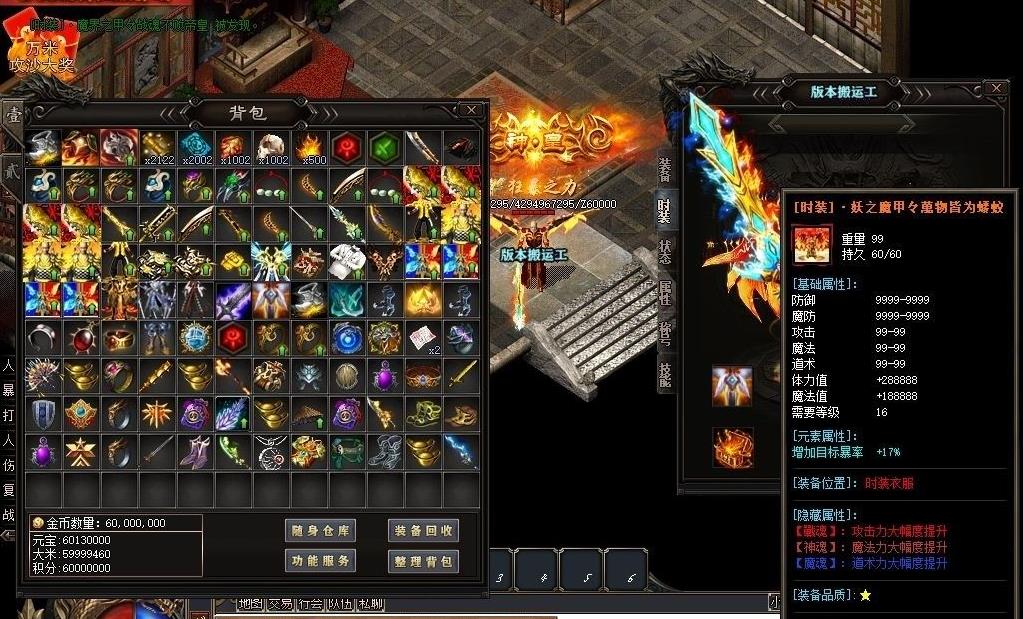Close the 背包 backpack window
The width and height of the screenshot is (1023, 619).
pyautogui.click(x=471, y=110)
